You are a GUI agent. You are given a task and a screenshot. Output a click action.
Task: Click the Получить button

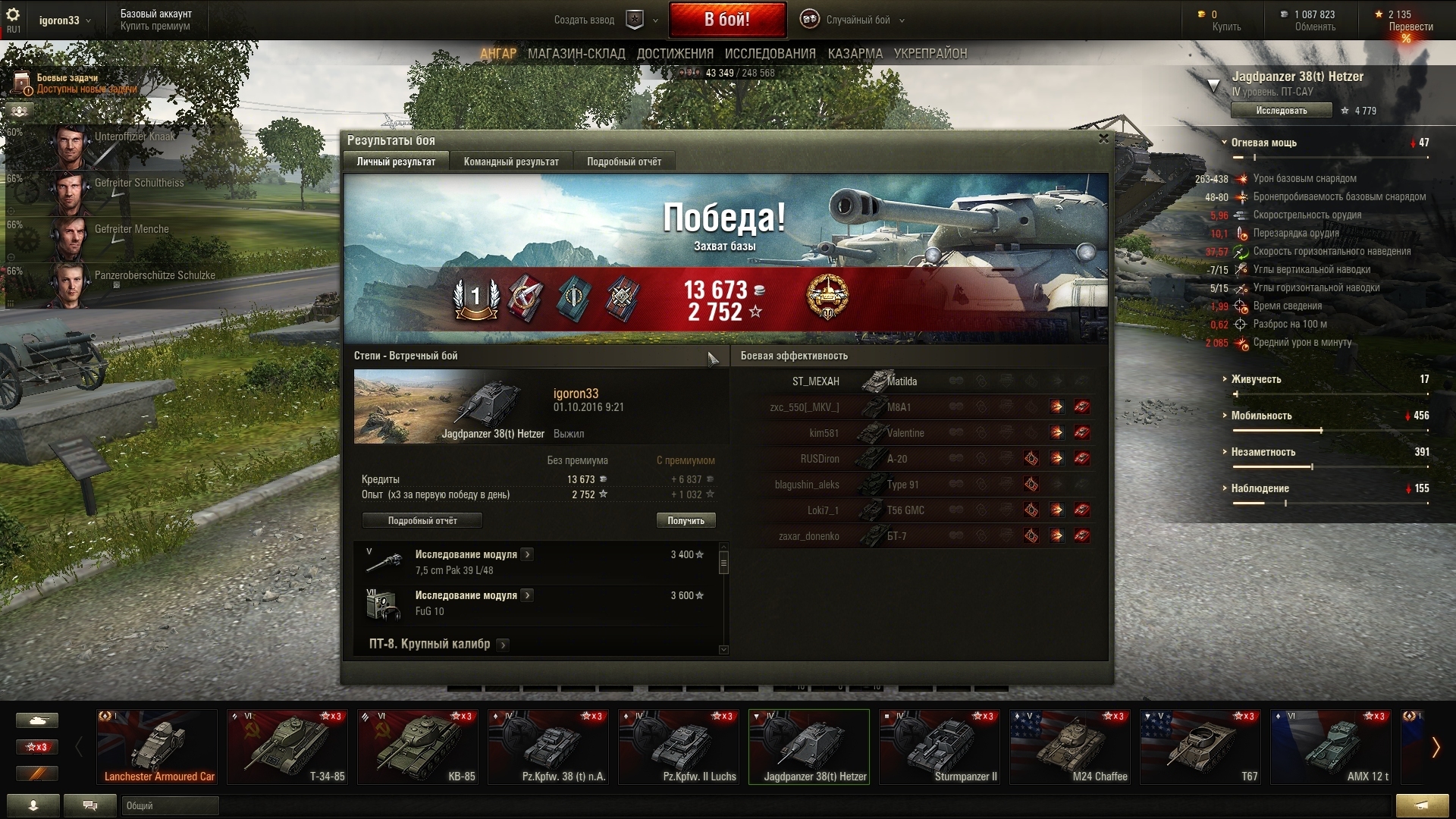coord(686,521)
